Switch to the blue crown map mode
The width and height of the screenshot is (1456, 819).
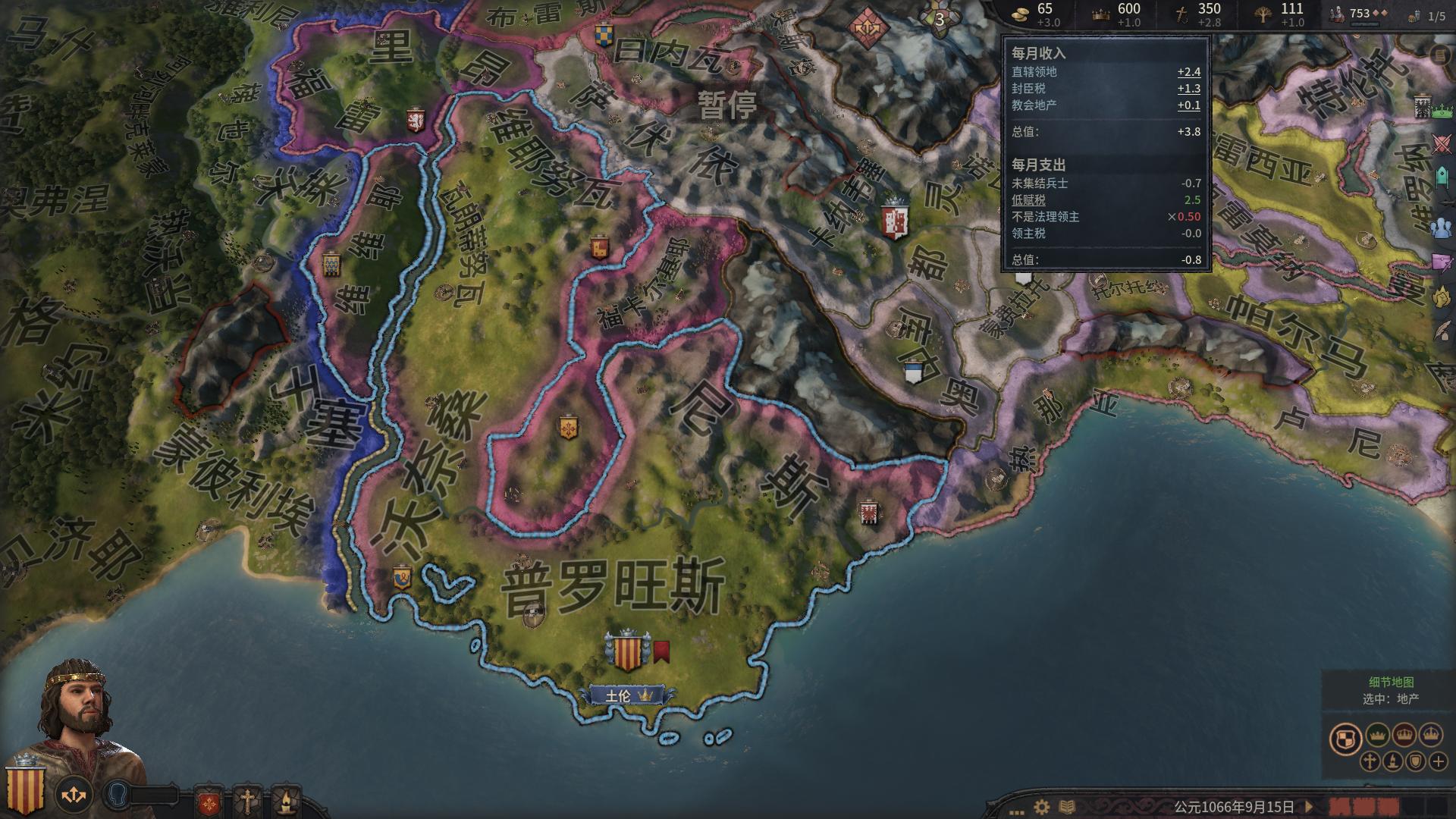point(1431,735)
